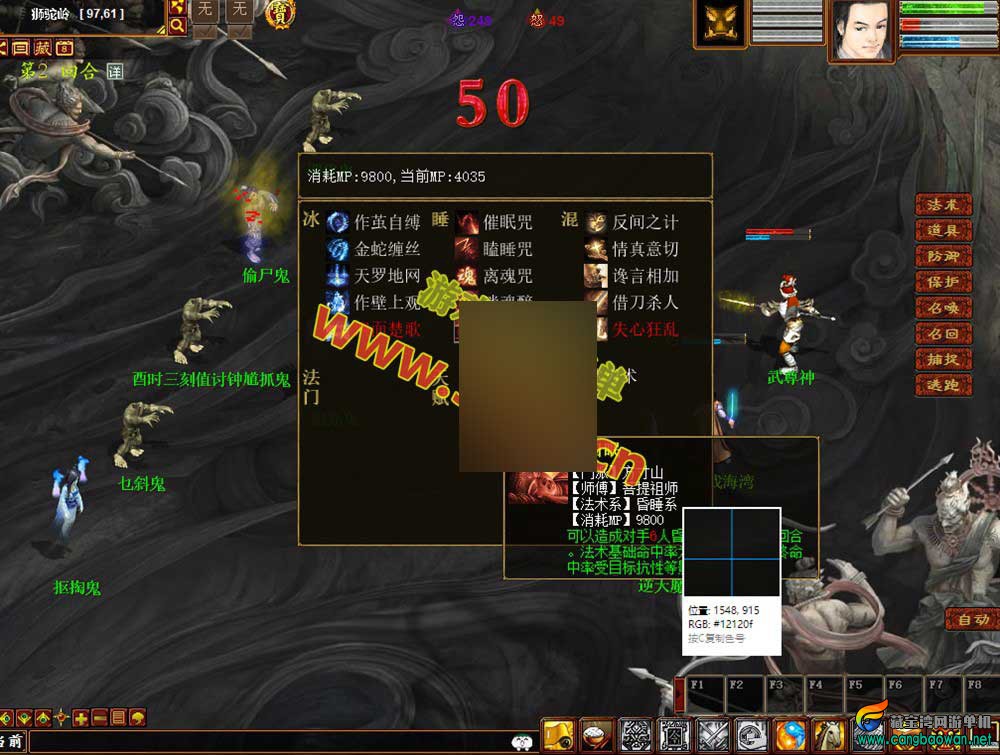Select the 金蛇缠丝 skill
The width and height of the screenshot is (1000, 755).
[387, 249]
